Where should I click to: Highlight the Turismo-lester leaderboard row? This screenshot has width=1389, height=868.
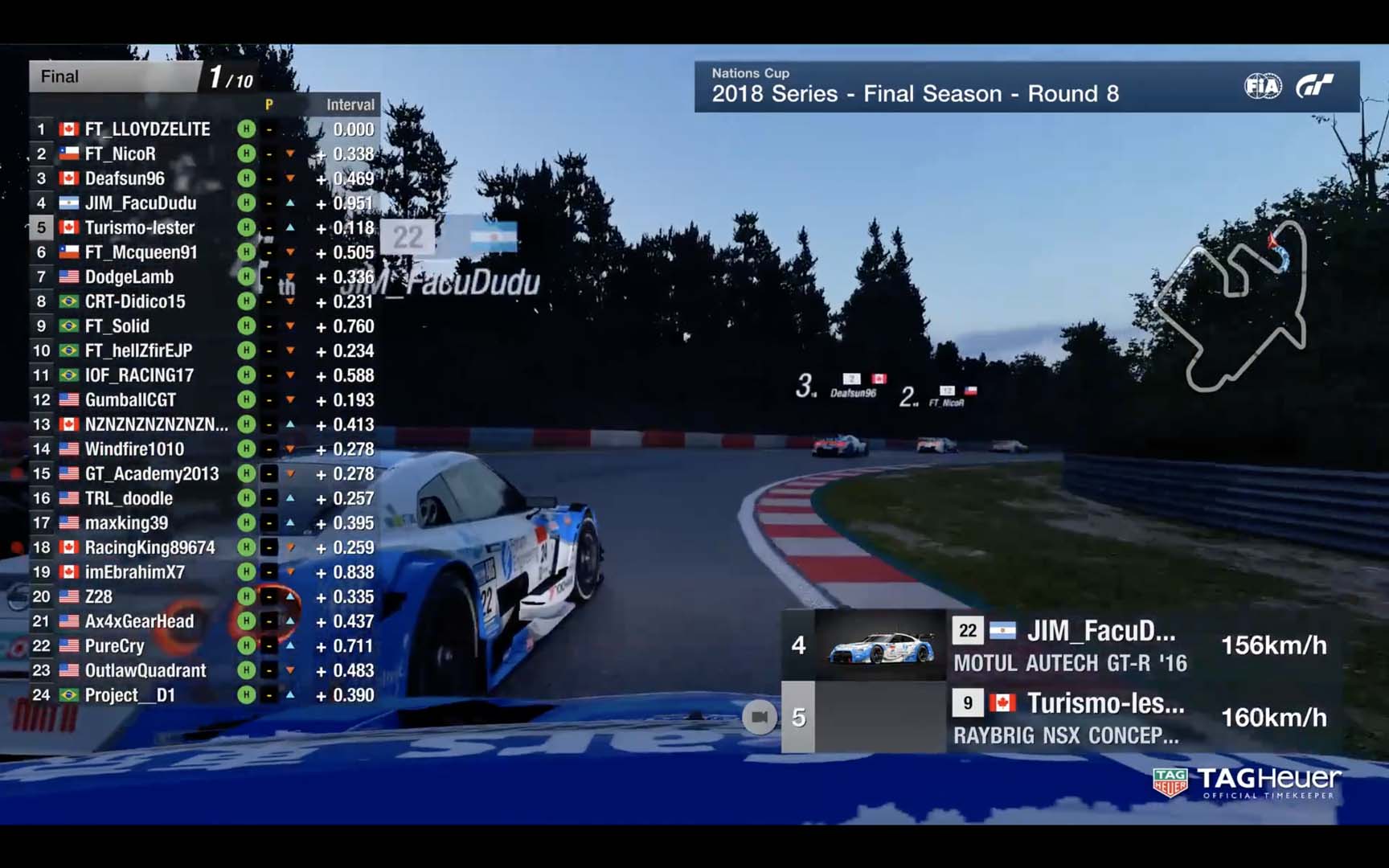point(140,228)
